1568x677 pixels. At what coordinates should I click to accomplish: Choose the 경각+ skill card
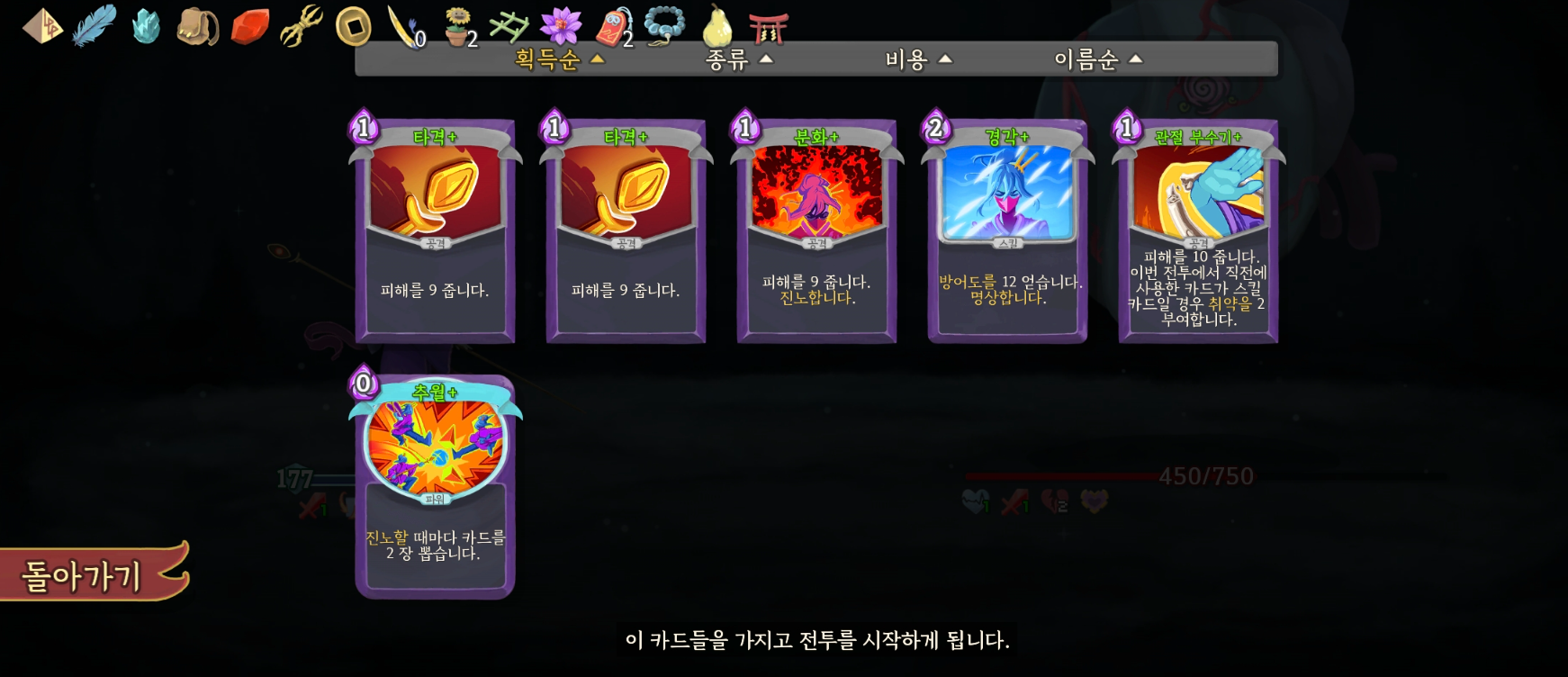(x=1007, y=231)
